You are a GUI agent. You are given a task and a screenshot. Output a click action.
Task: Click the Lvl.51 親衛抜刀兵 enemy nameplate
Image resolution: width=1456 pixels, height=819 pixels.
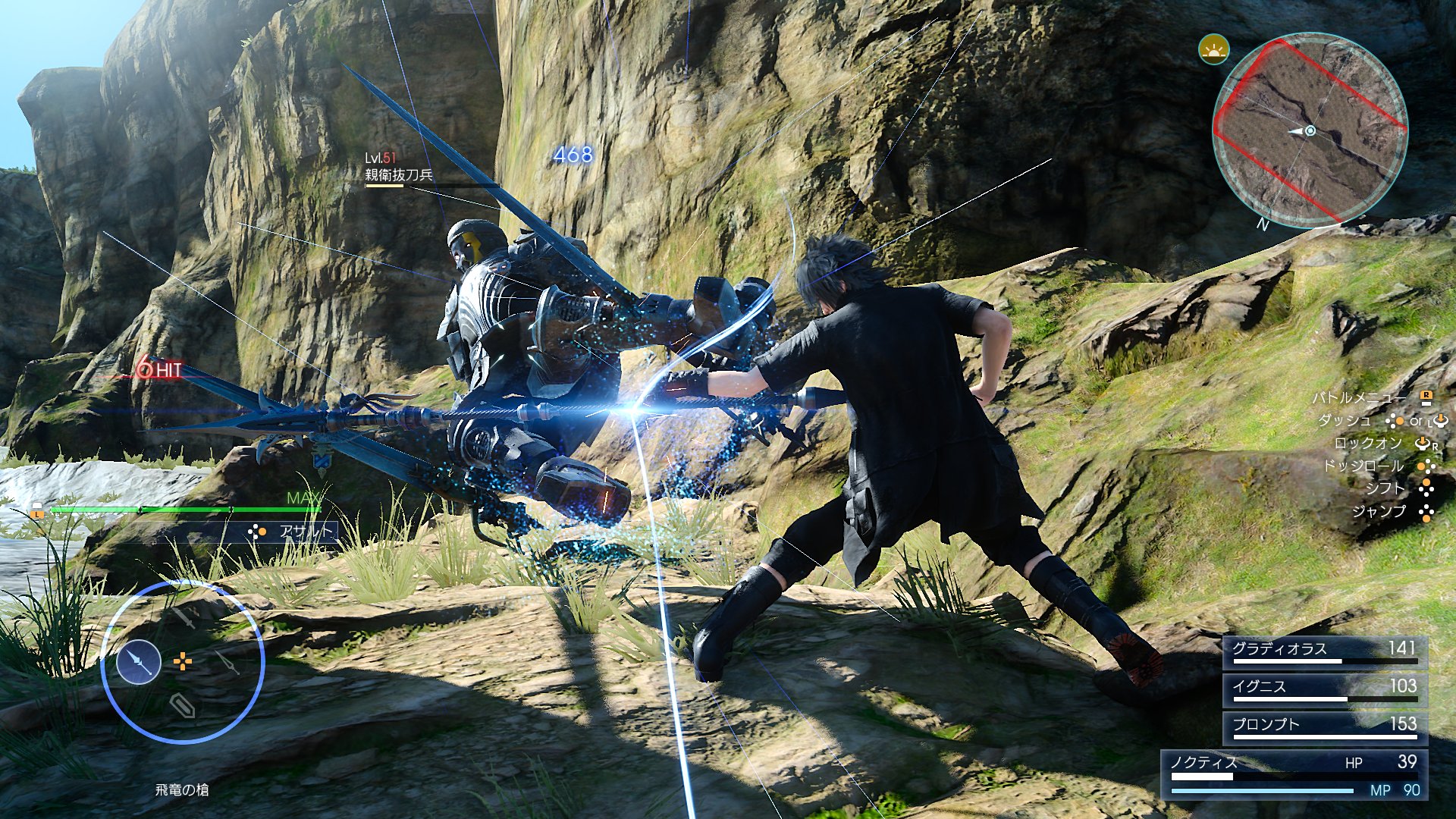394,167
